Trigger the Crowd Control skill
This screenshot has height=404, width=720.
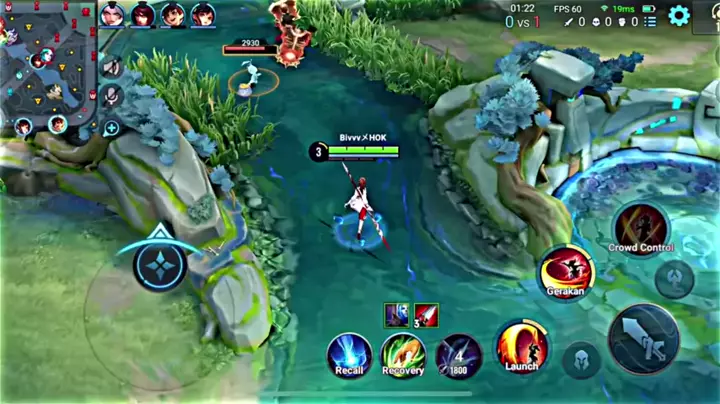click(x=641, y=229)
